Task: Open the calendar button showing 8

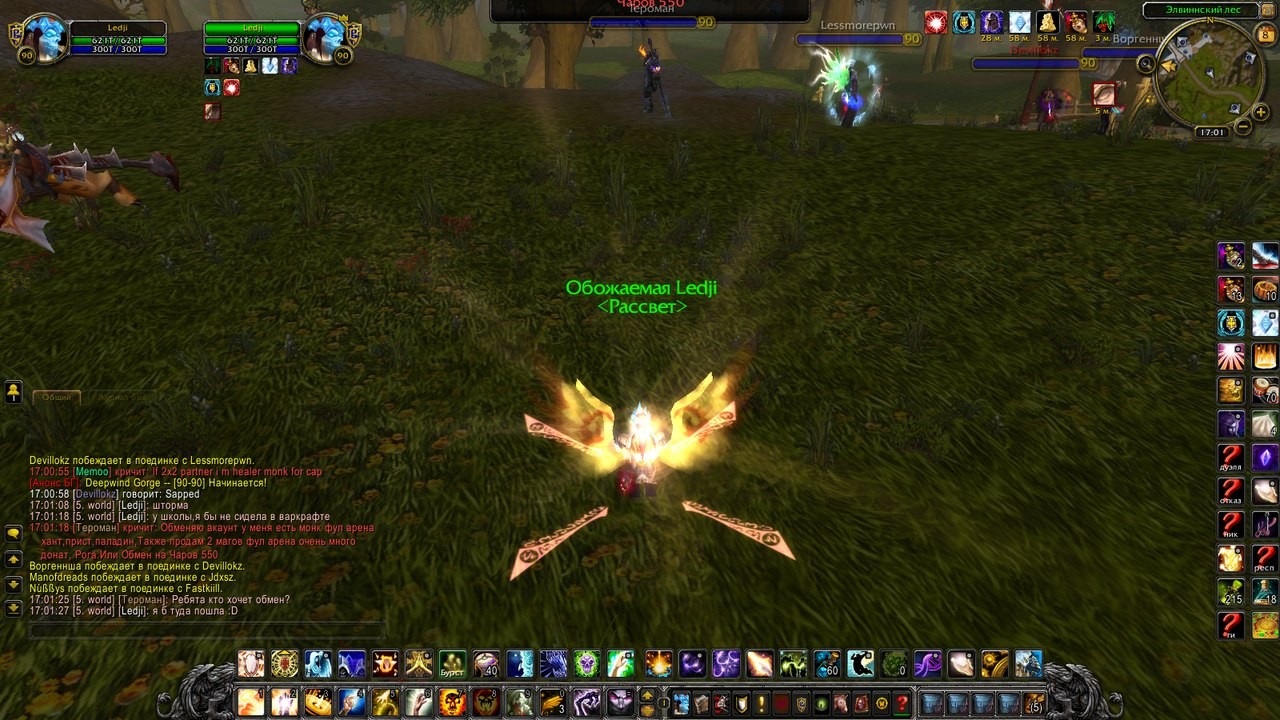Action: click(1266, 35)
